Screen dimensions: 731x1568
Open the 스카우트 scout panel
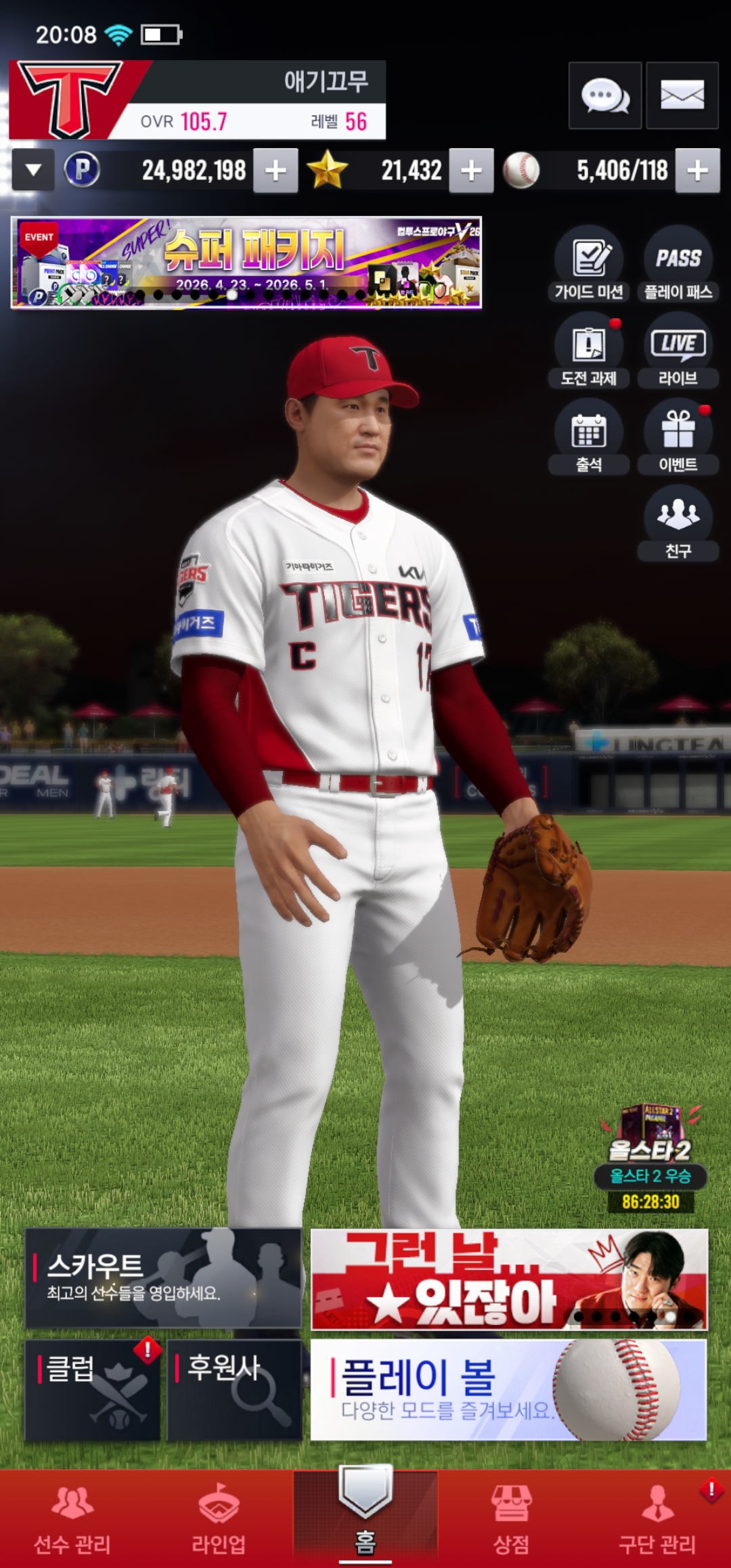click(x=163, y=1278)
